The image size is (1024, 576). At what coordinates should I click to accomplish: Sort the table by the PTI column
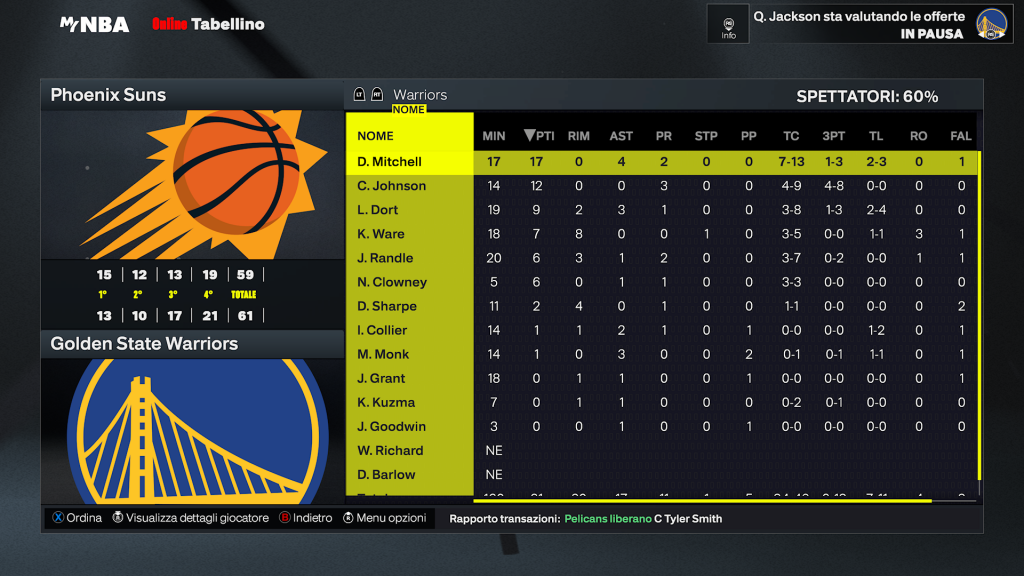coord(540,136)
